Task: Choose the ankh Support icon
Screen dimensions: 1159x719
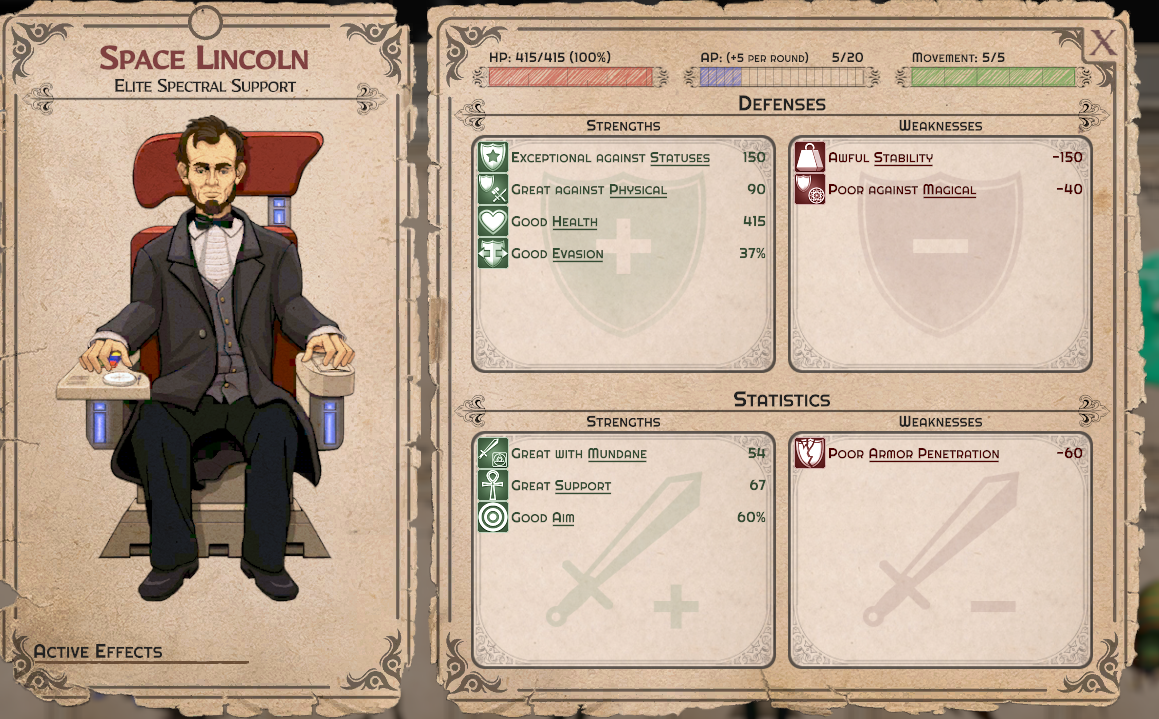Action: pyautogui.click(x=493, y=485)
